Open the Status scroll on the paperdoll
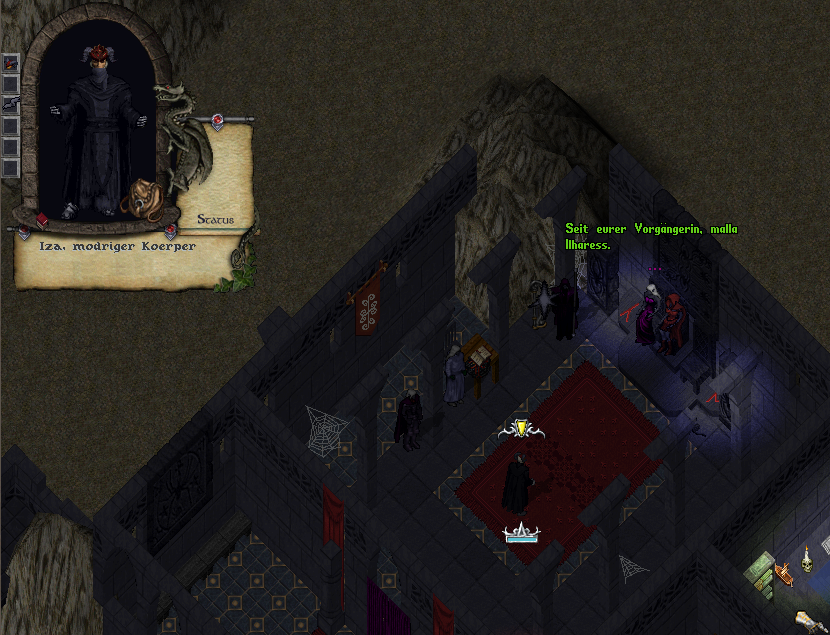The height and width of the screenshot is (635, 830). pos(215,219)
